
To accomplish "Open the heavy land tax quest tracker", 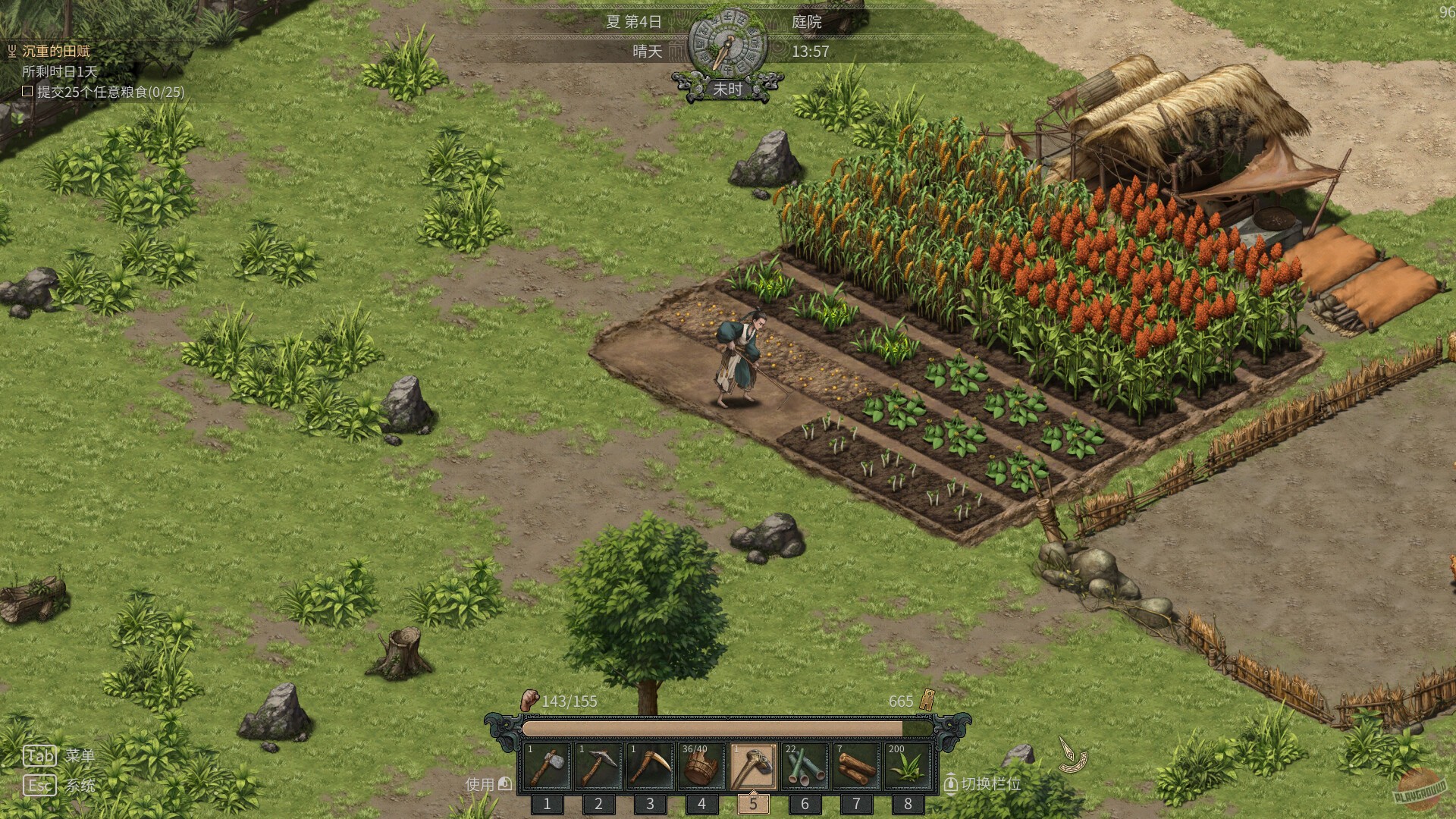I will (x=55, y=52).
